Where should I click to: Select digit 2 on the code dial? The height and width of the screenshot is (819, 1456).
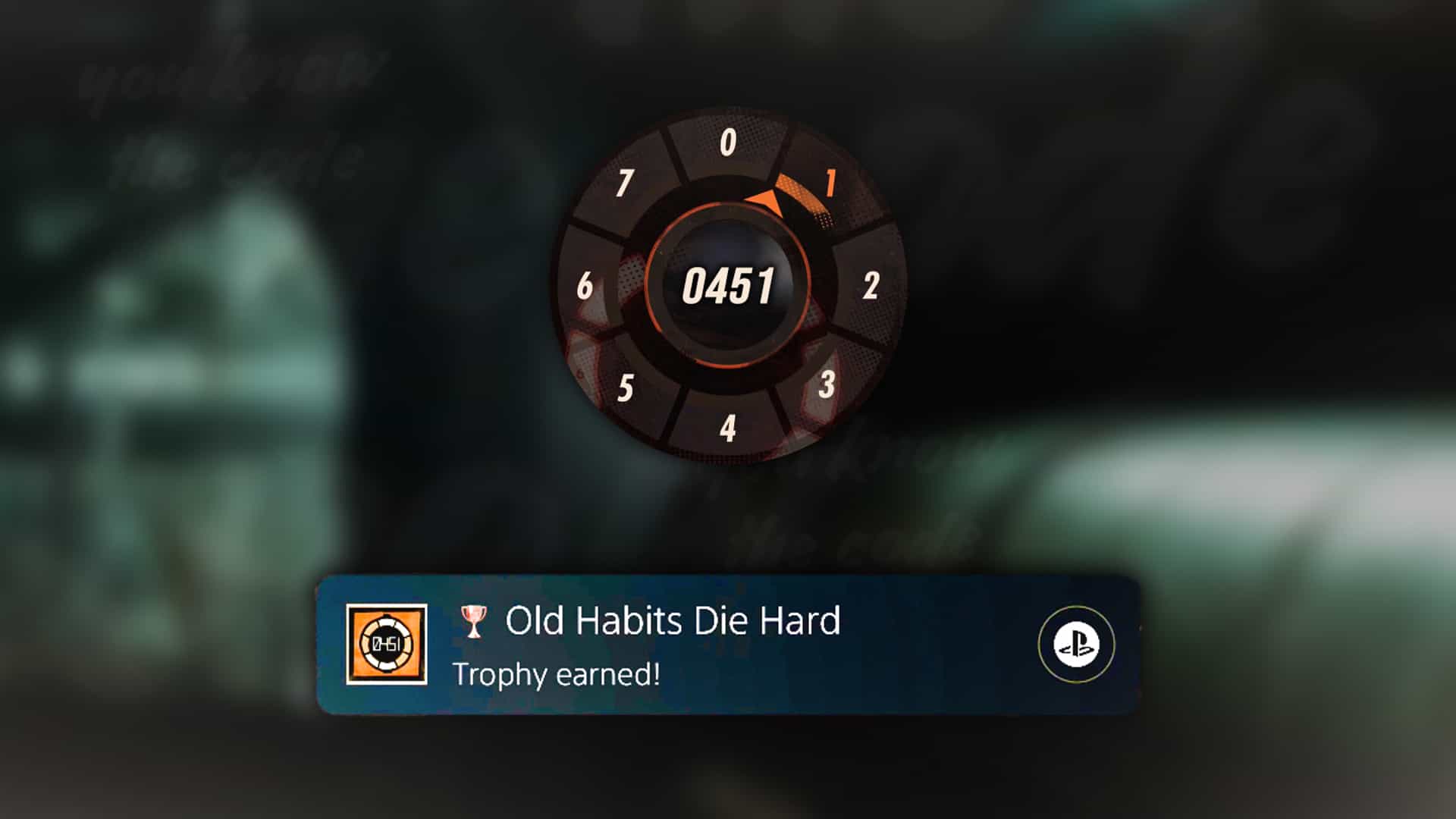point(871,284)
